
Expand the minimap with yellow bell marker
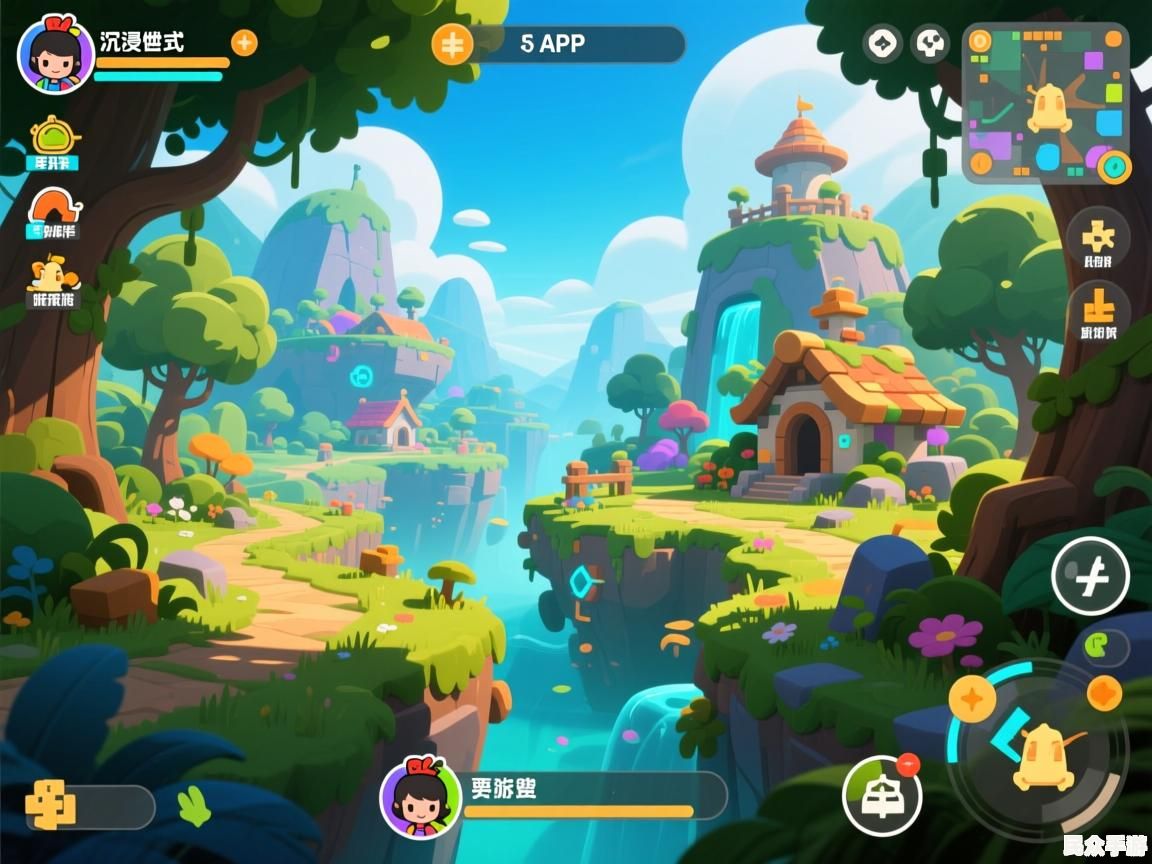pos(1045,102)
